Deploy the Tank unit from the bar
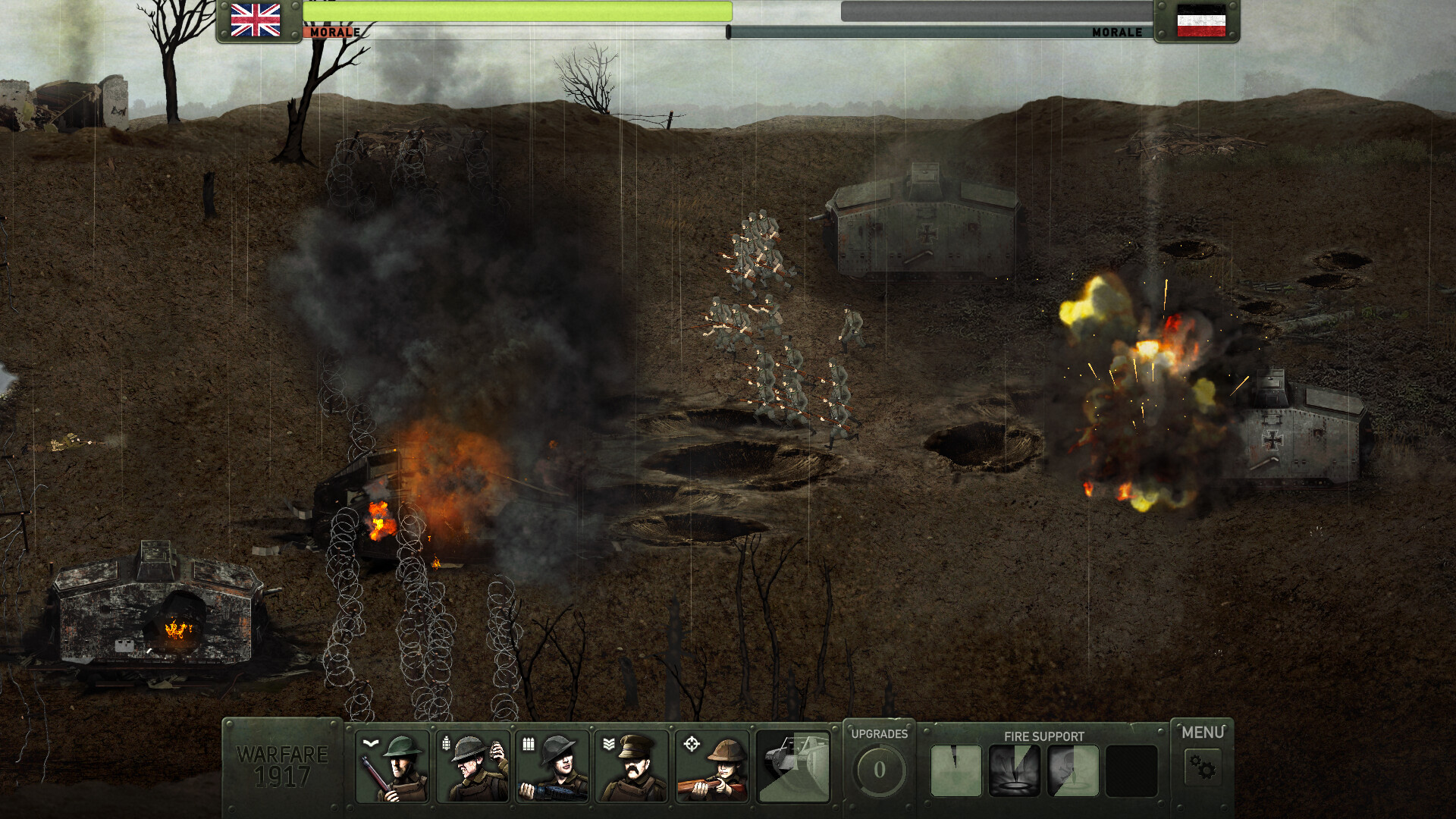This screenshot has width=1456, height=819. pyautogui.click(x=794, y=767)
